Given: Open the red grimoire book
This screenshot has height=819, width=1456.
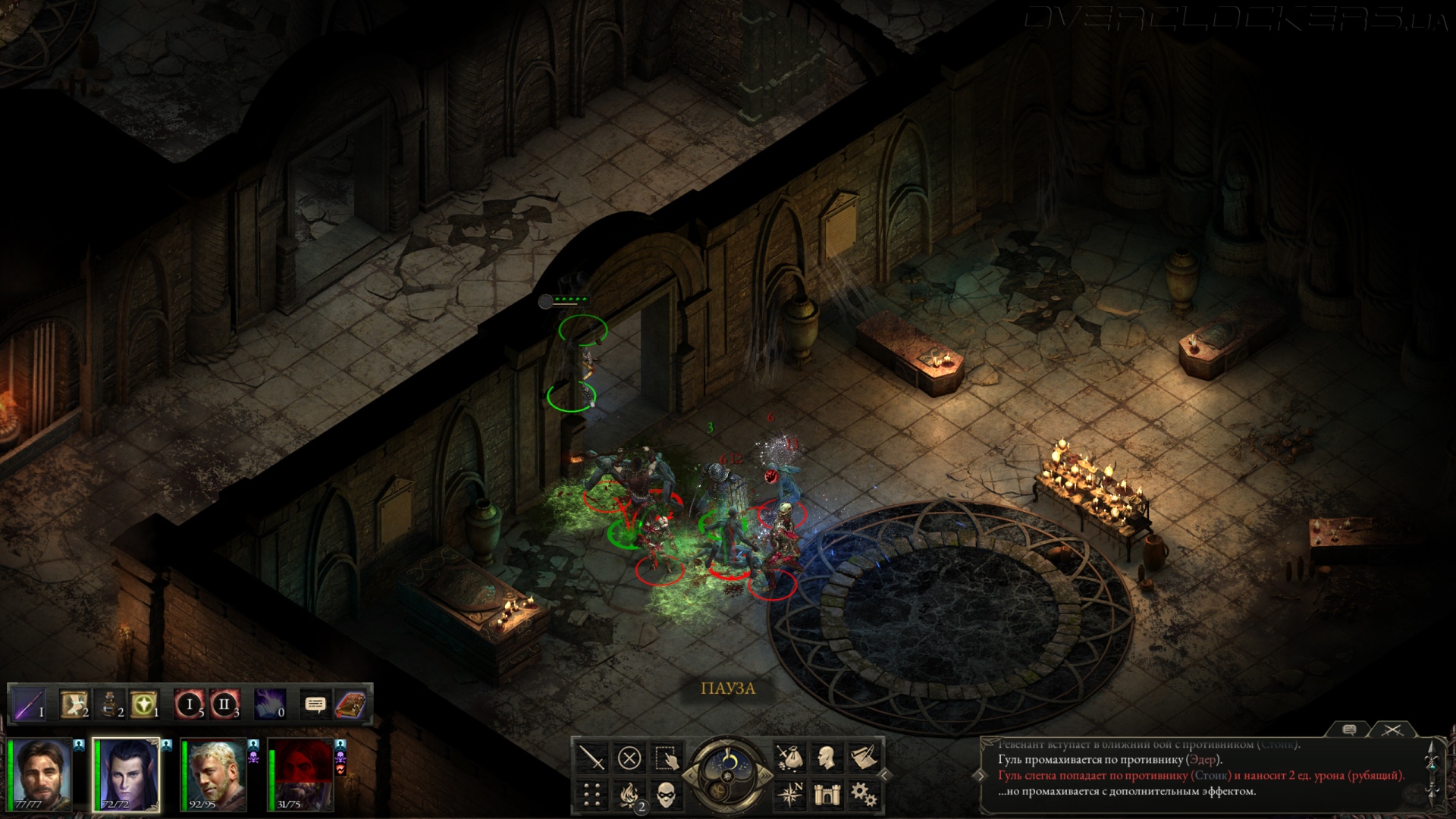Looking at the screenshot, I should pyautogui.click(x=350, y=704).
